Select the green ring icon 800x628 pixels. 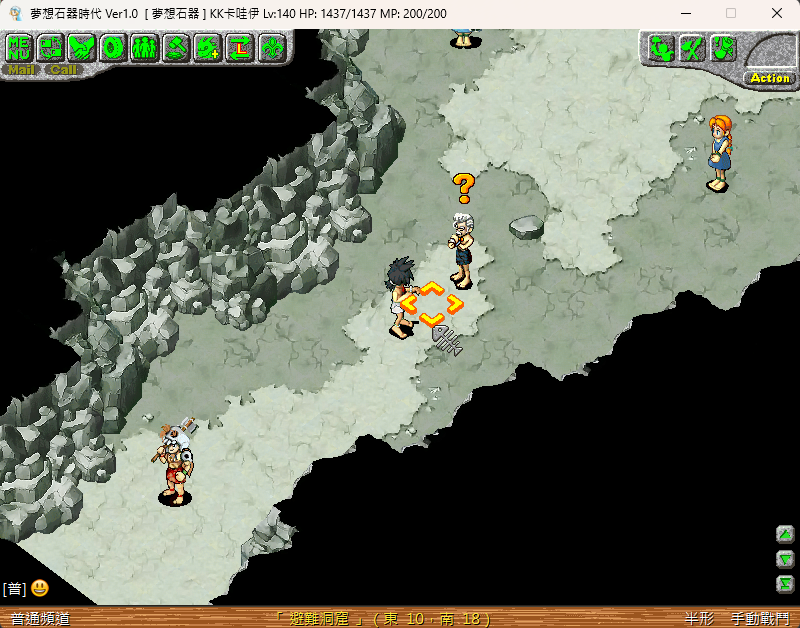[x=114, y=47]
